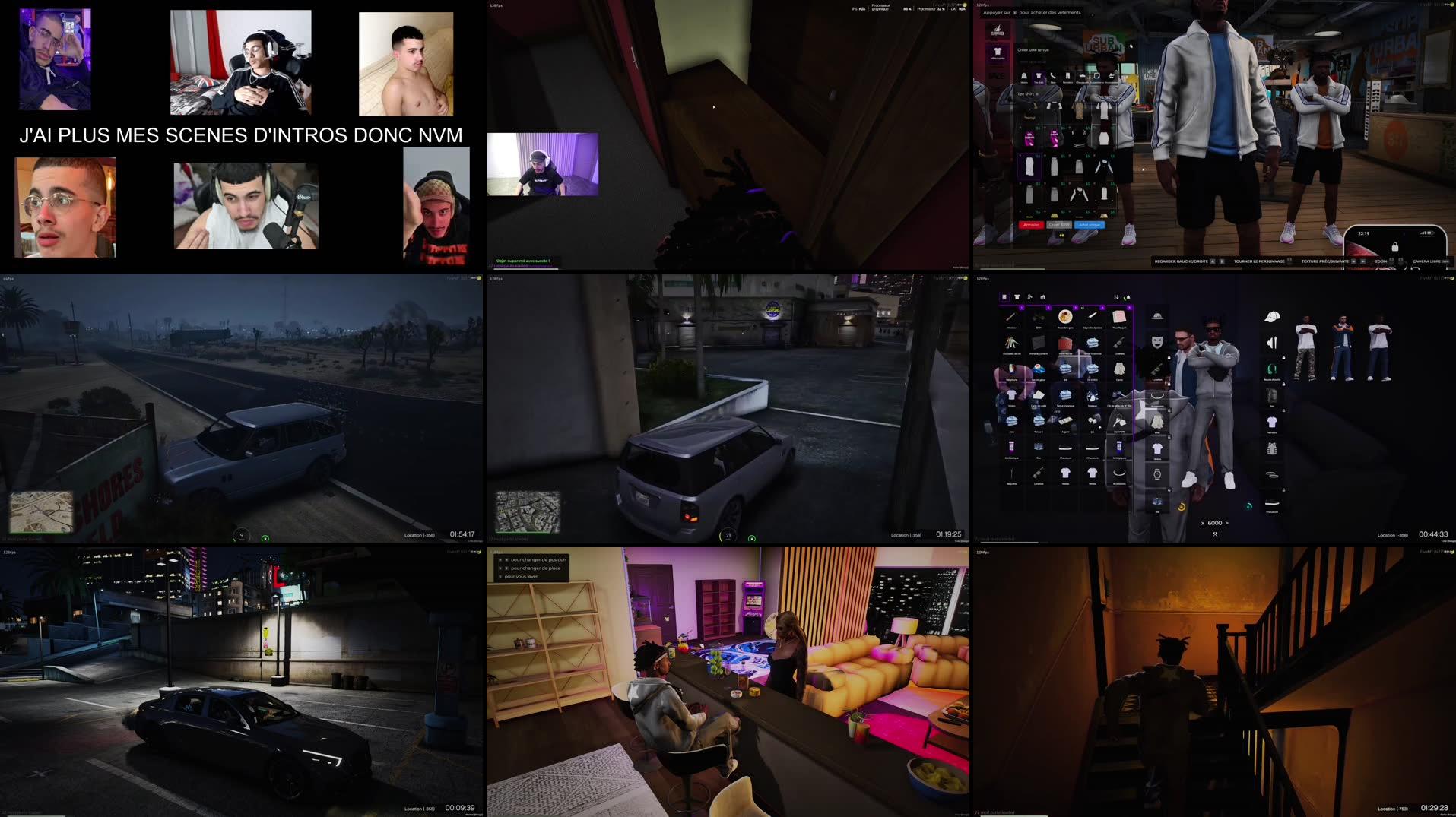The height and width of the screenshot is (817, 1456).
Task: Click the green headphones equipment slot icon
Action: click(1270, 370)
